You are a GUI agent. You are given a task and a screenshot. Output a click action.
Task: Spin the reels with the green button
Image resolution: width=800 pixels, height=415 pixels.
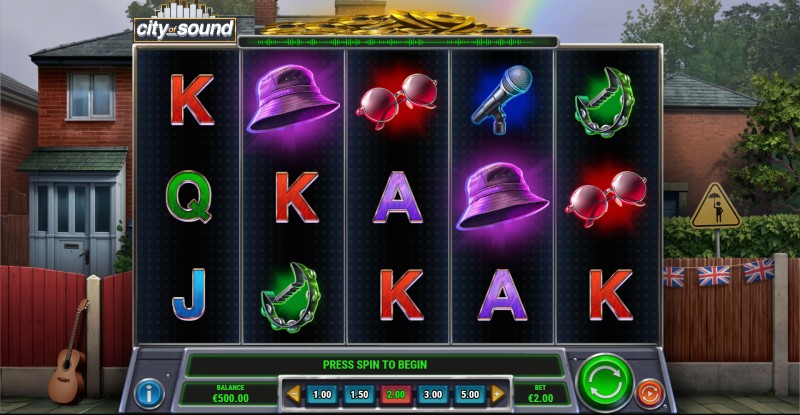pyautogui.click(x=605, y=382)
